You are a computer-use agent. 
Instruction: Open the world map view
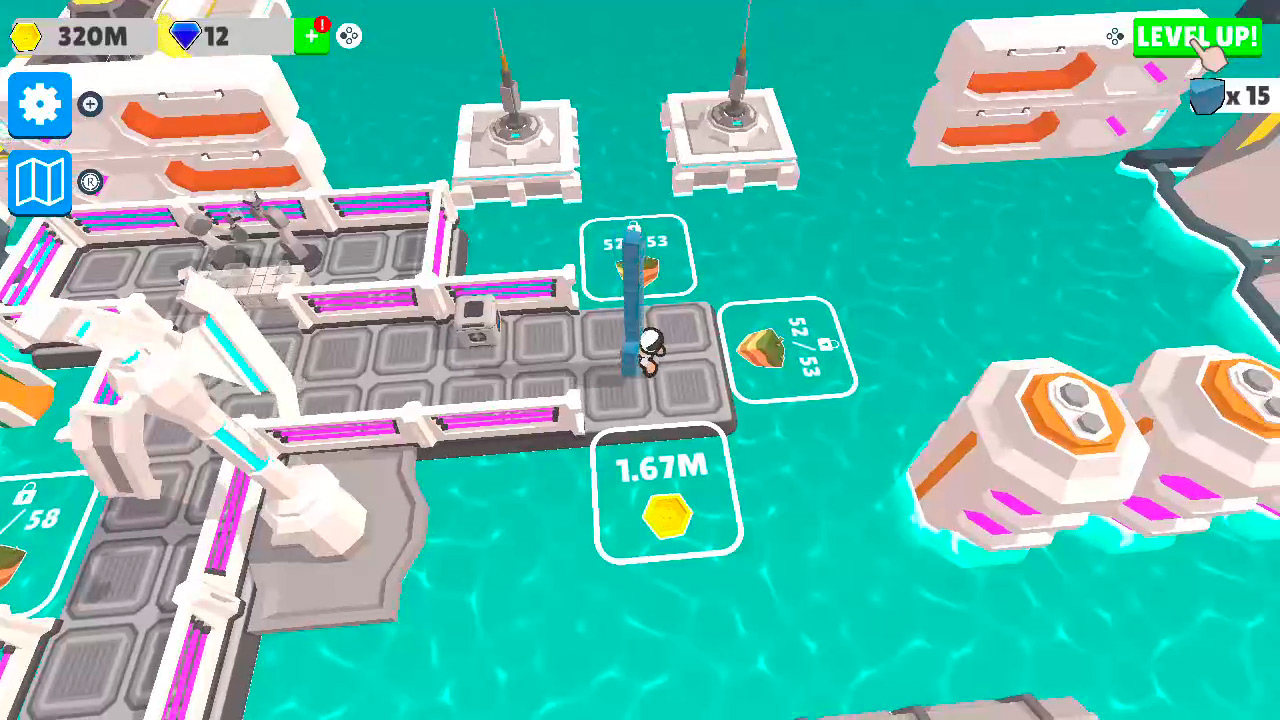click(x=39, y=181)
